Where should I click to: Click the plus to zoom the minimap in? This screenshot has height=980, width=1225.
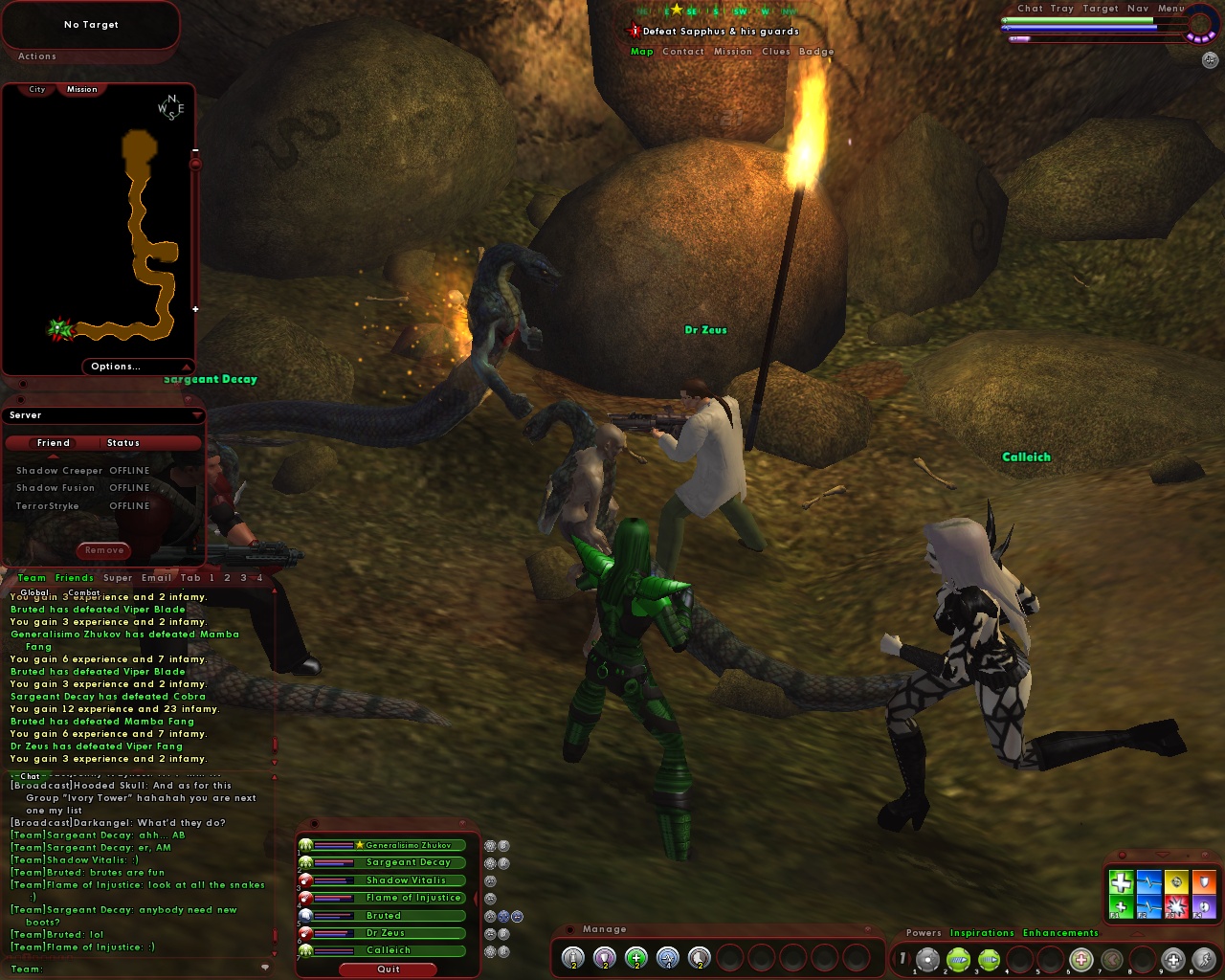(x=196, y=308)
